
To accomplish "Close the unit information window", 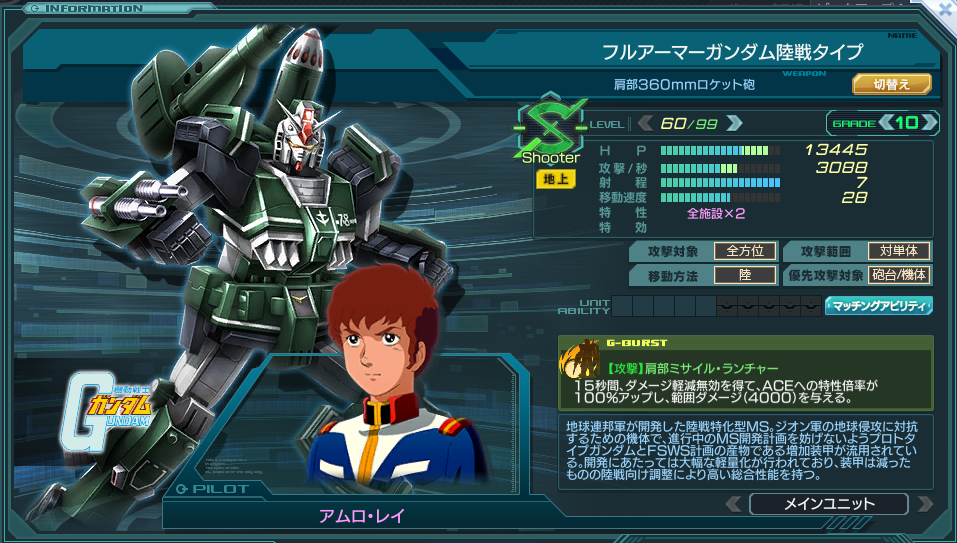I will click(x=944, y=8).
